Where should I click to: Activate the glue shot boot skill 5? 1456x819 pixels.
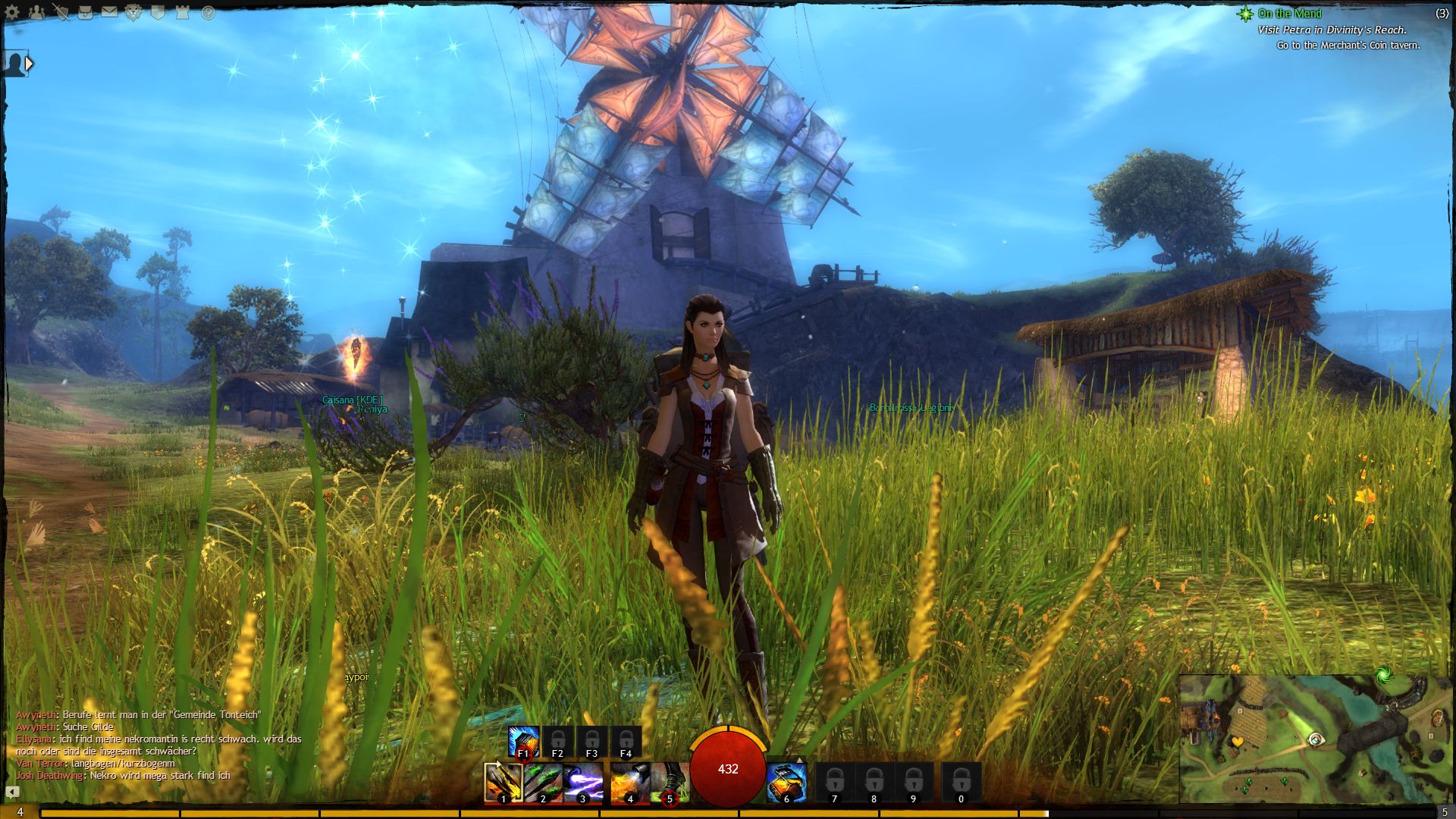click(669, 782)
